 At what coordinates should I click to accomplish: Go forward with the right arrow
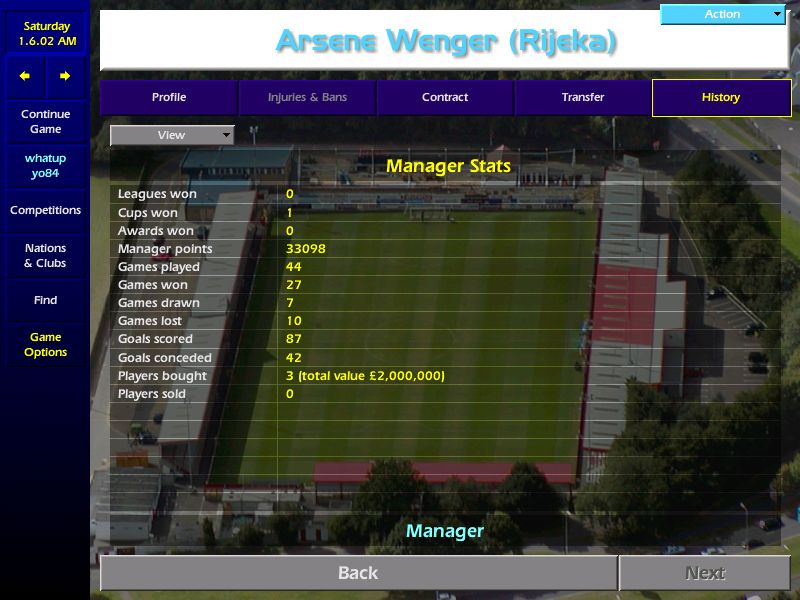[x=65, y=76]
